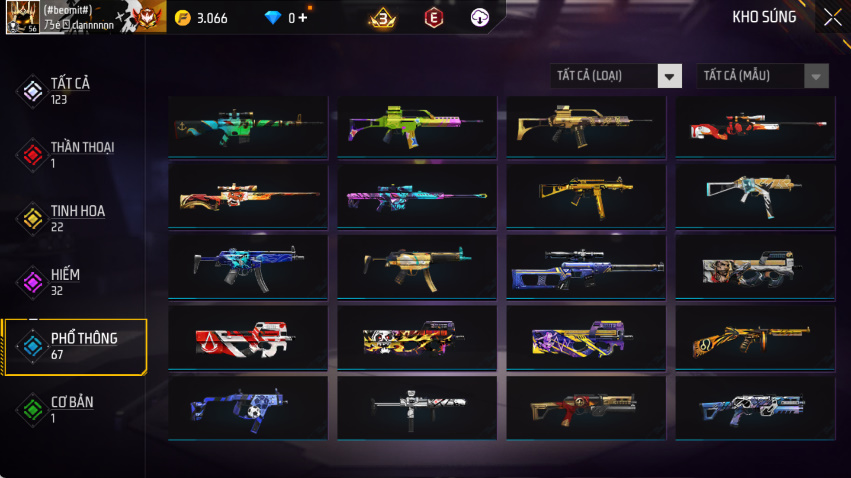This screenshot has height=478, width=851.
Task: Choose the blue MP5 skin
Action: [x=248, y=266]
